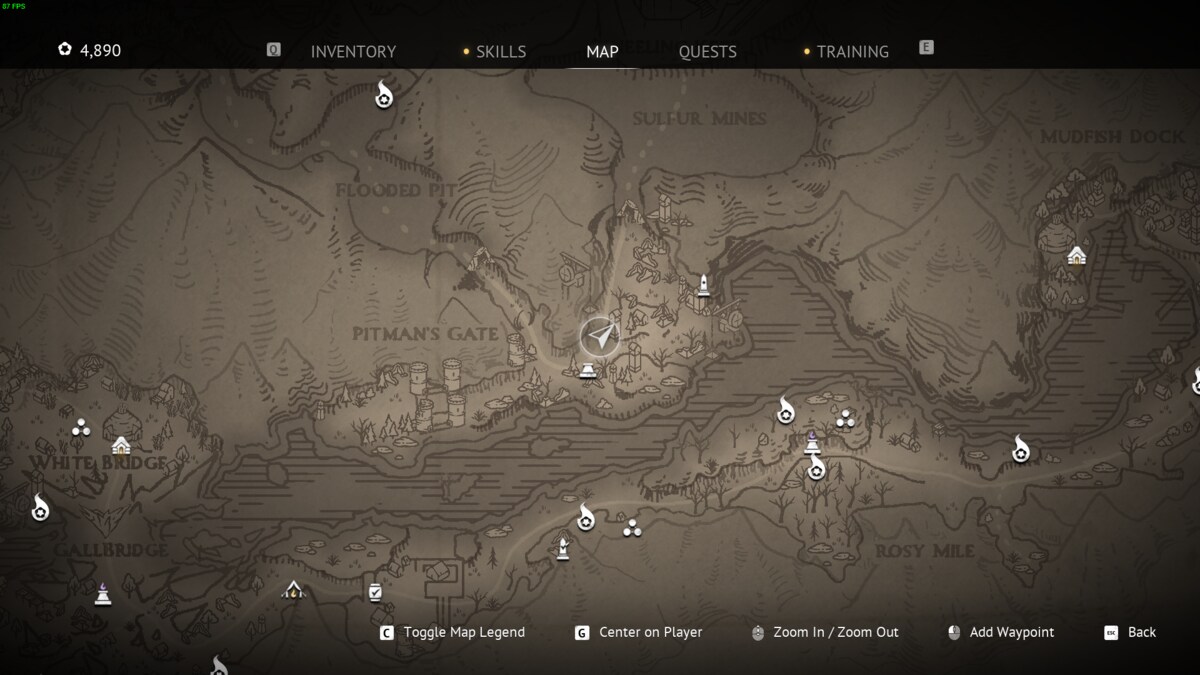Select the Map tab
The width and height of the screenshot is (1200, 675).
coord(602,51)
